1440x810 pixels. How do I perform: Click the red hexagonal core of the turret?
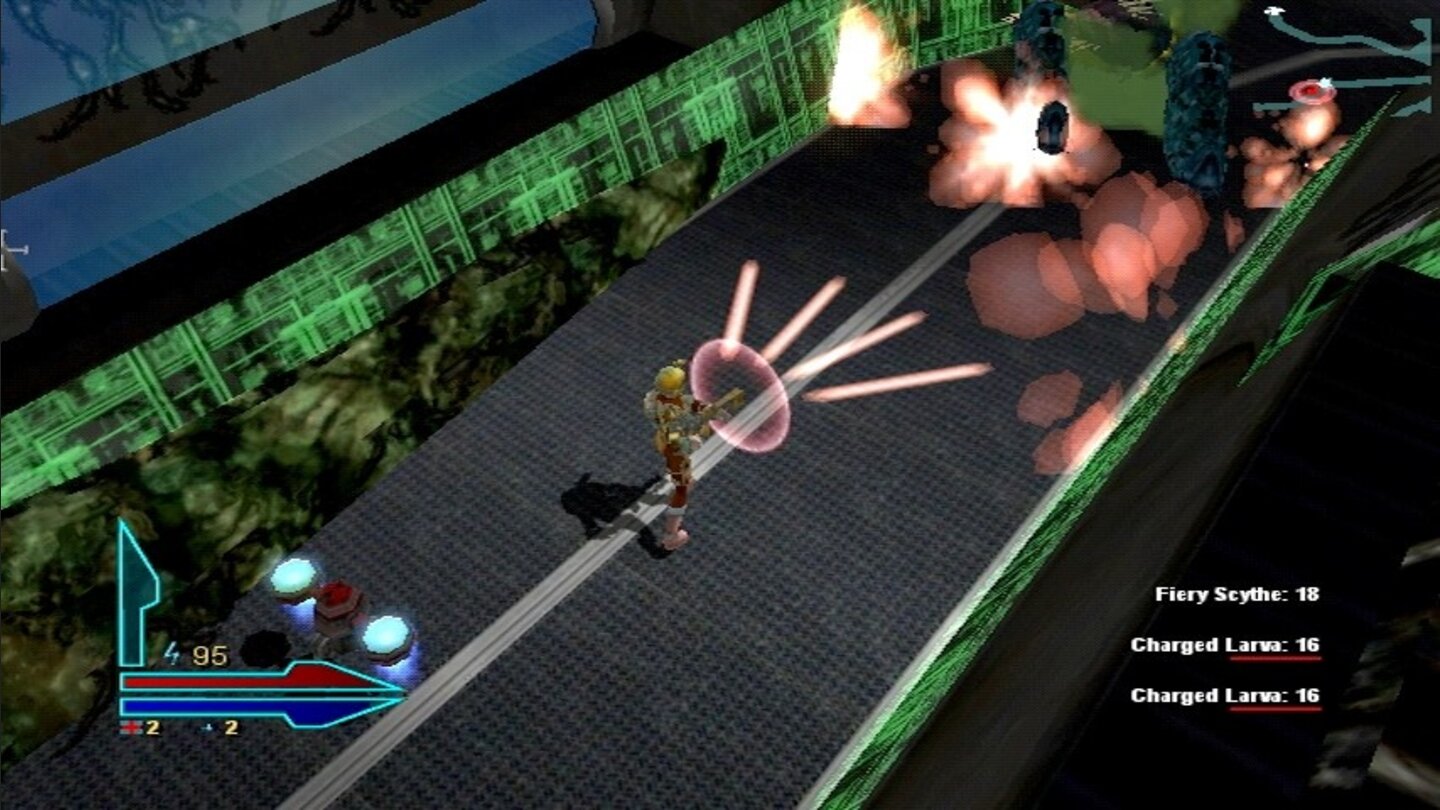click(x=338, y=597)
